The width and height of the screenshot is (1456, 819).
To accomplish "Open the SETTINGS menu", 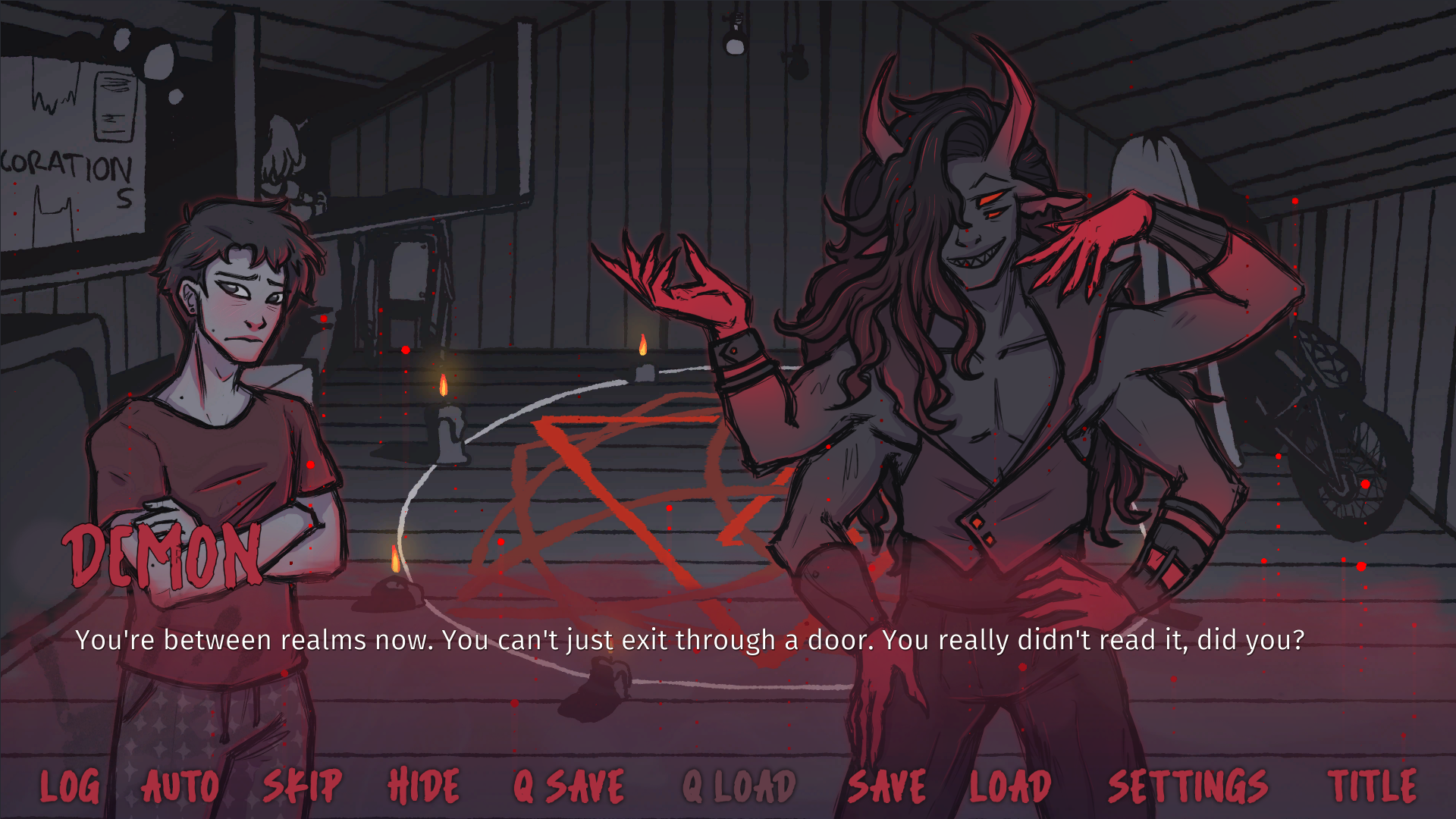I will pos(1187,786).
